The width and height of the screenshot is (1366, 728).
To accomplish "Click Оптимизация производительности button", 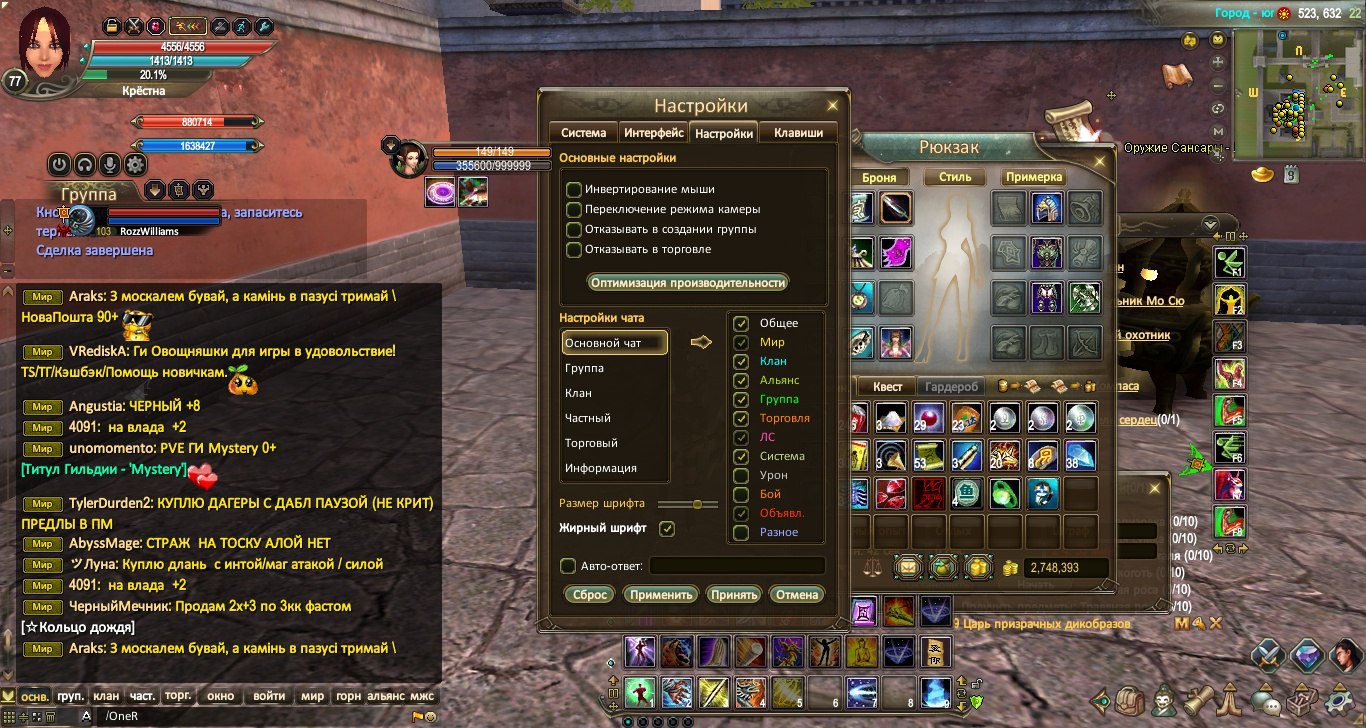I will click(x=687, y=282).
